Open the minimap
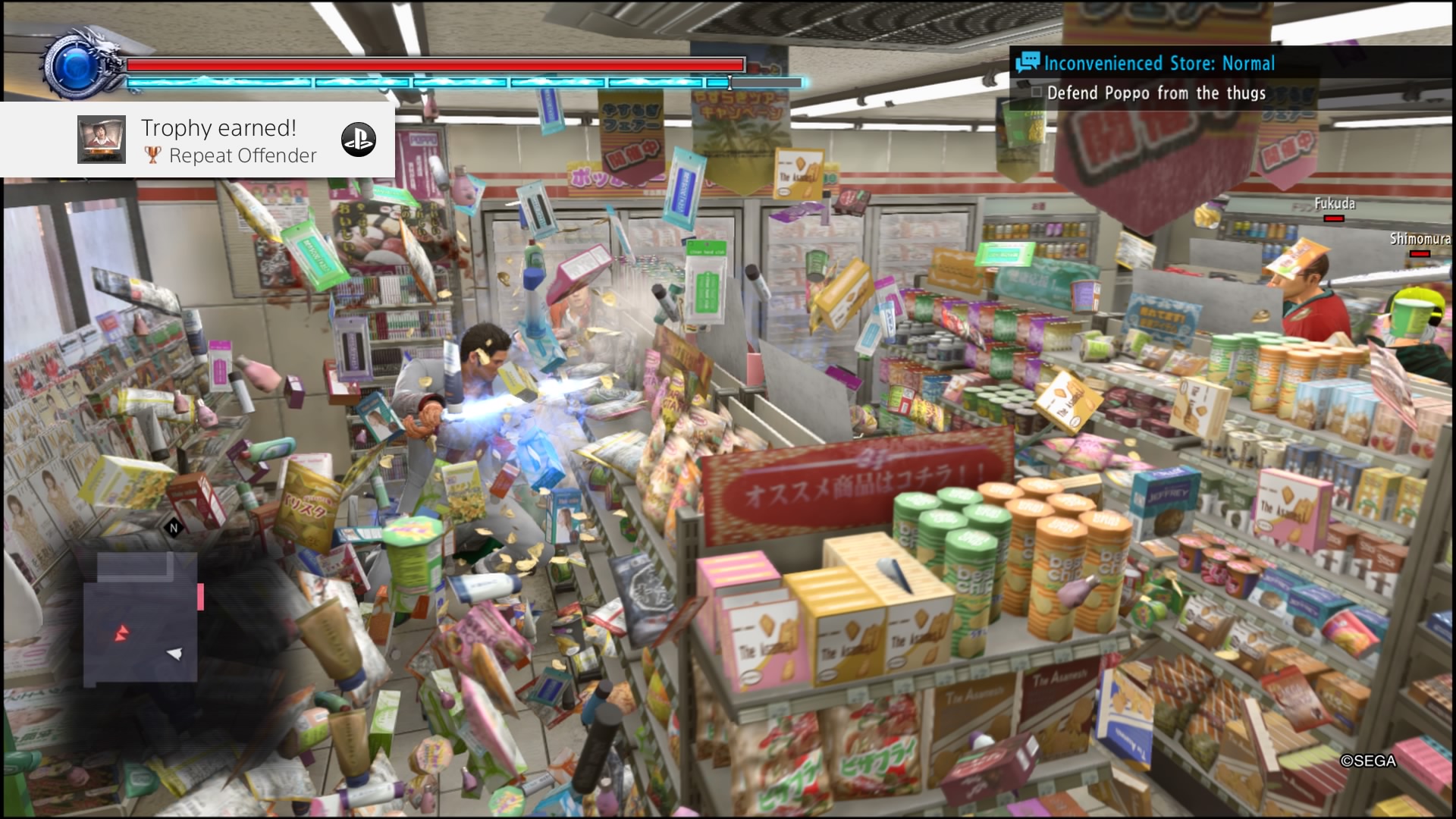1456x819 pixels. coord(140,618)
